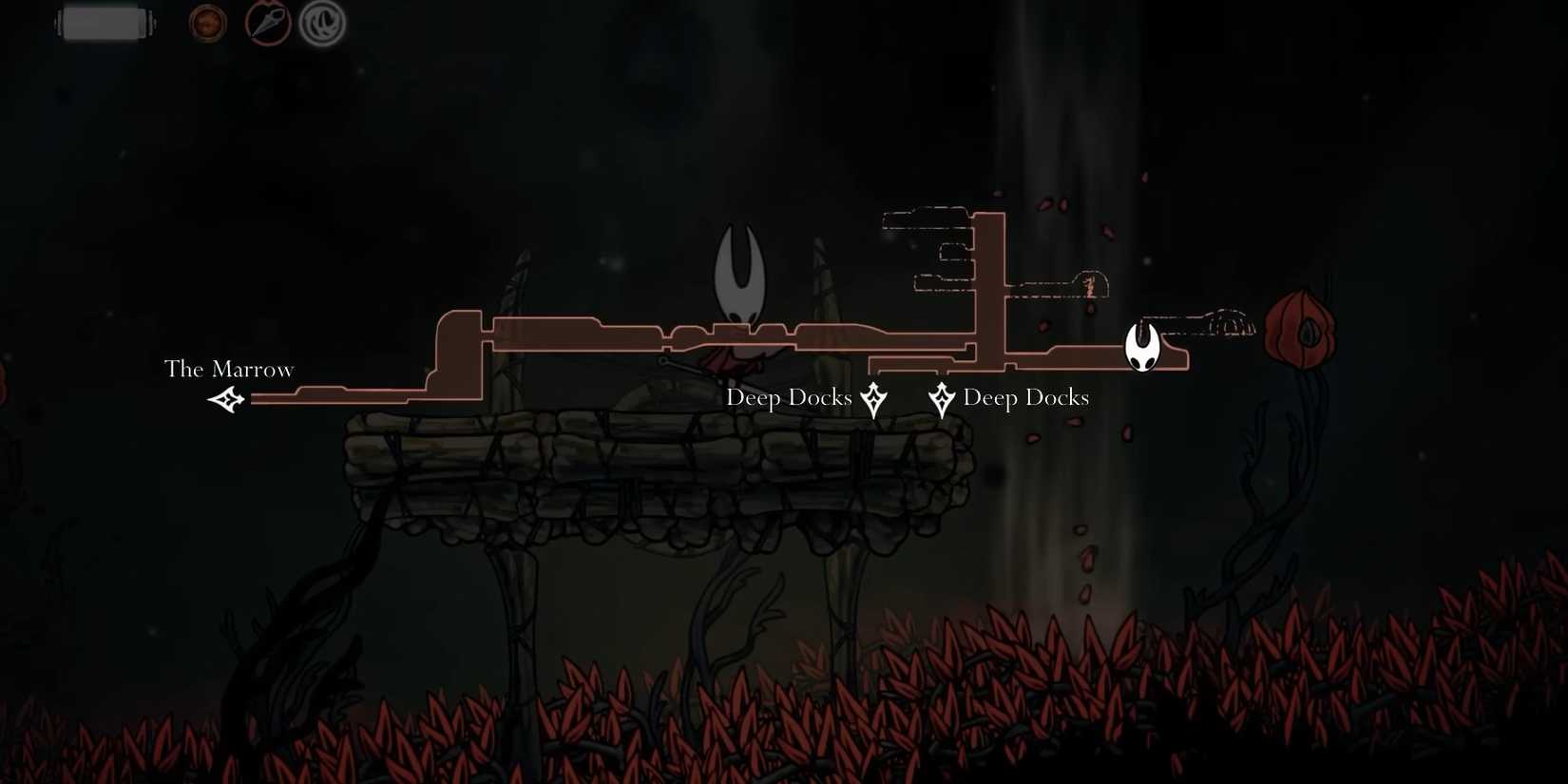Select the rosary bead currency icon
The image size is (1568, 784).
(x=206, y=23)
